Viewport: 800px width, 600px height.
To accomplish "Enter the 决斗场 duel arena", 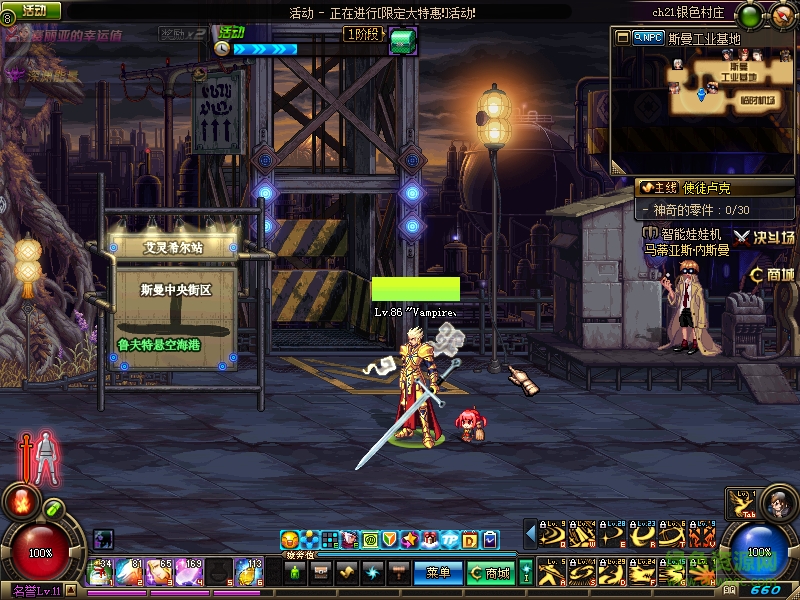I will (765, 237).
